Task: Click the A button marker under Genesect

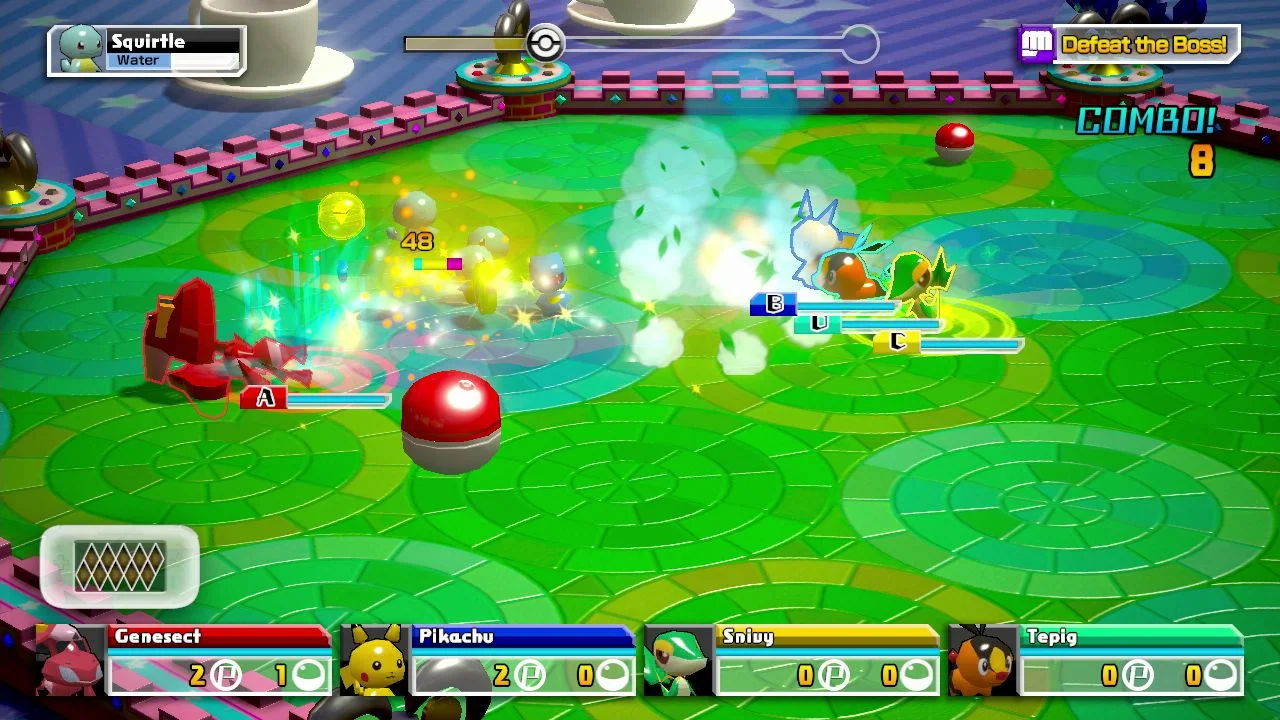Action: tap(264, 396)
